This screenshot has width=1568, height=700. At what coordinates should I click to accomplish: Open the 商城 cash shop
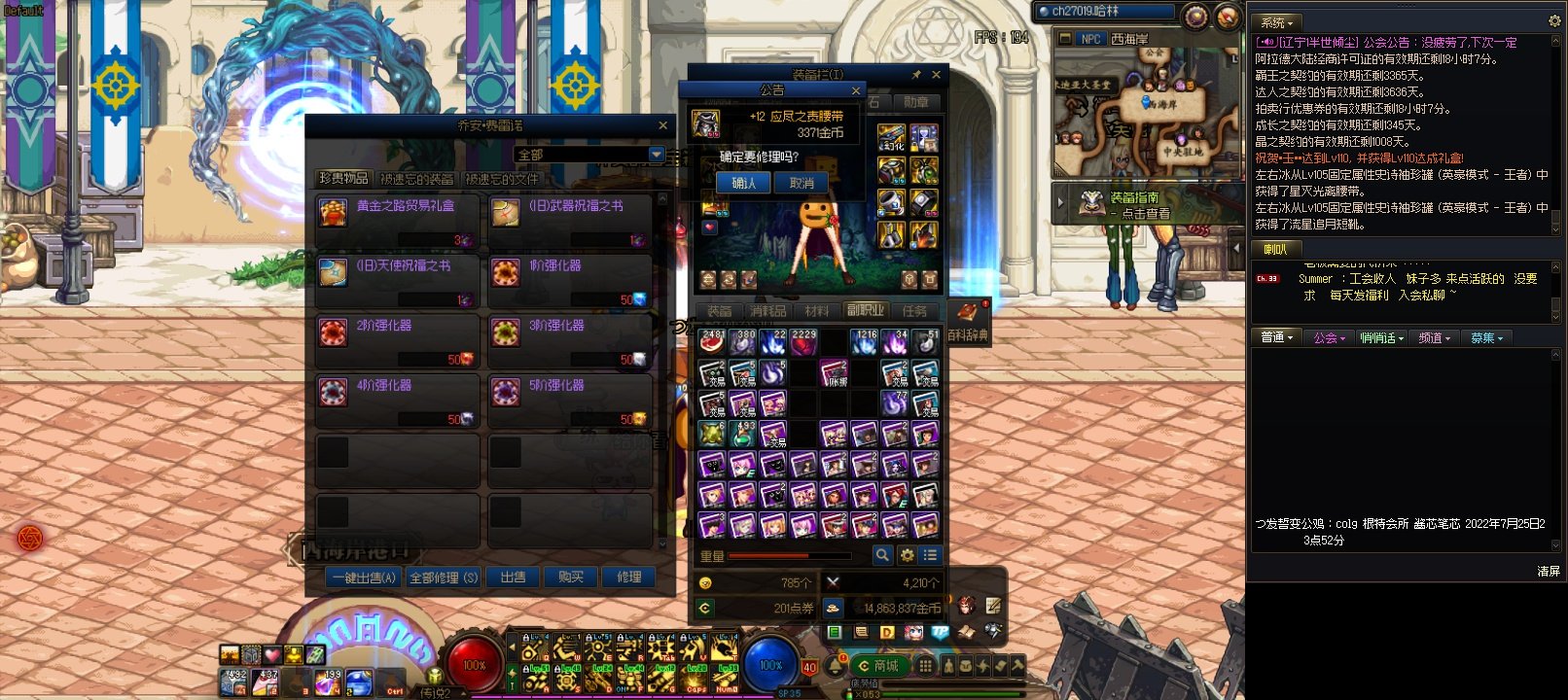pyautogui.click(x=878, y=666)
